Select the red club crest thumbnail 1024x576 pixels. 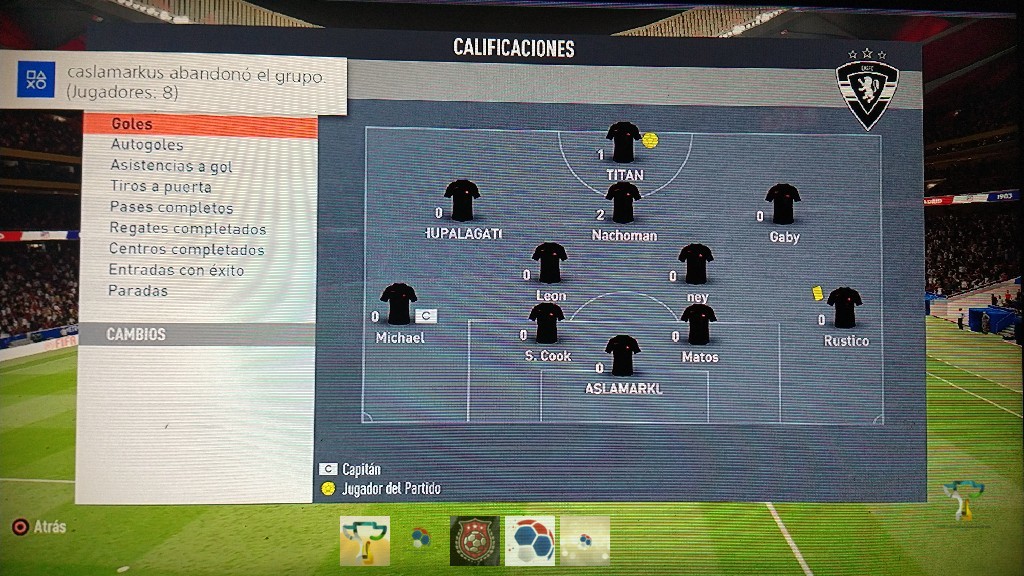474,541
